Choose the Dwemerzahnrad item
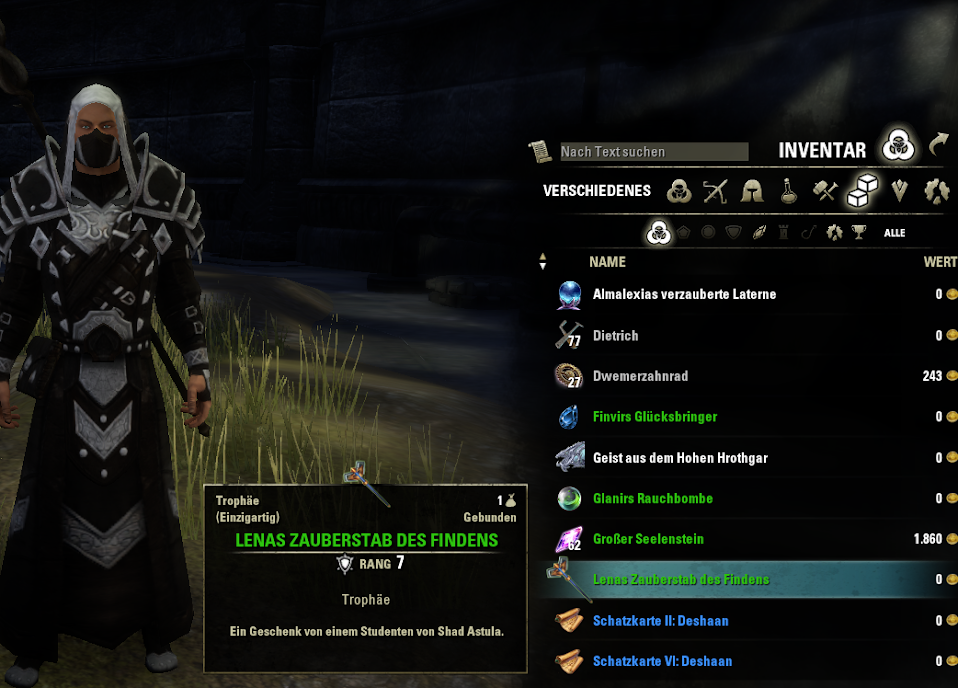958x688 pixels. point(640,376)
